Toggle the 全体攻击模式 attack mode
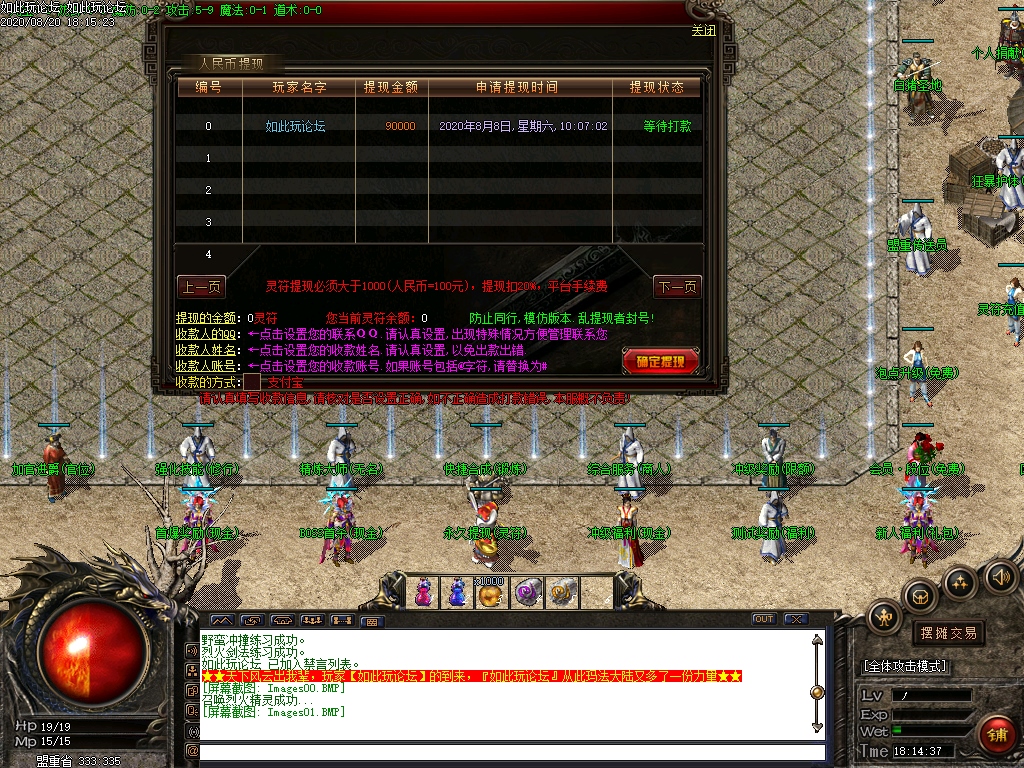 click(905, 666)
